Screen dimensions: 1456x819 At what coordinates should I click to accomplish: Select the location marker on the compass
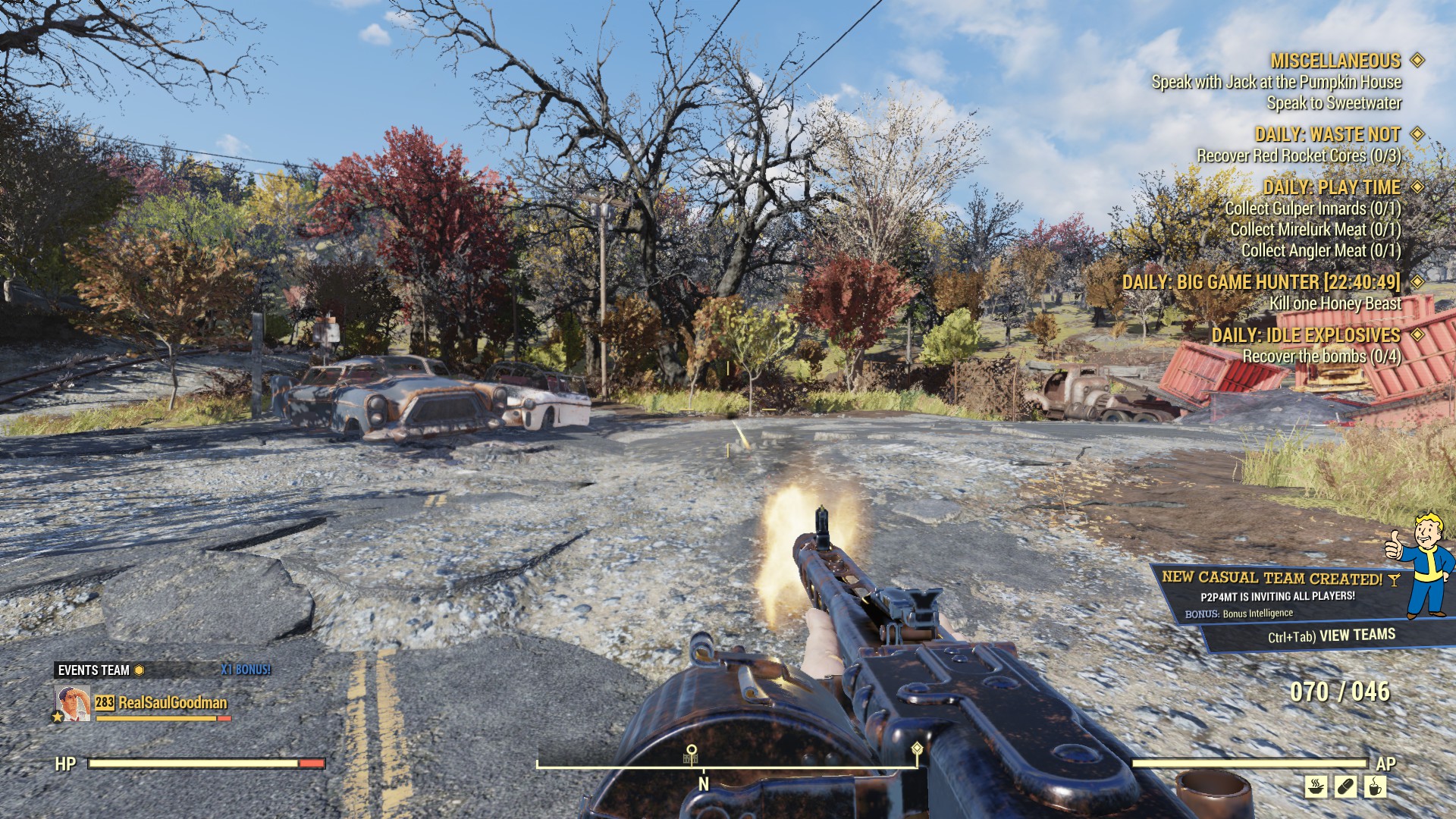[x=691, y=753]
